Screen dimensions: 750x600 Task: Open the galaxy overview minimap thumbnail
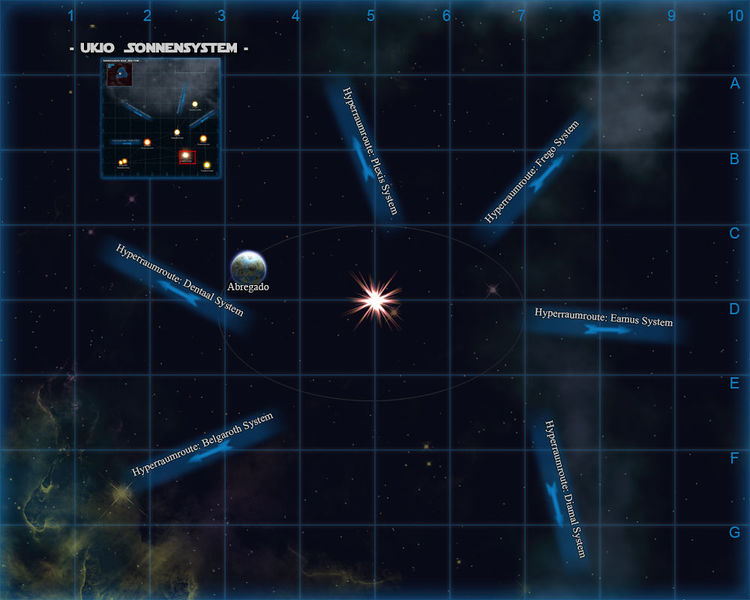coord(160,118)
